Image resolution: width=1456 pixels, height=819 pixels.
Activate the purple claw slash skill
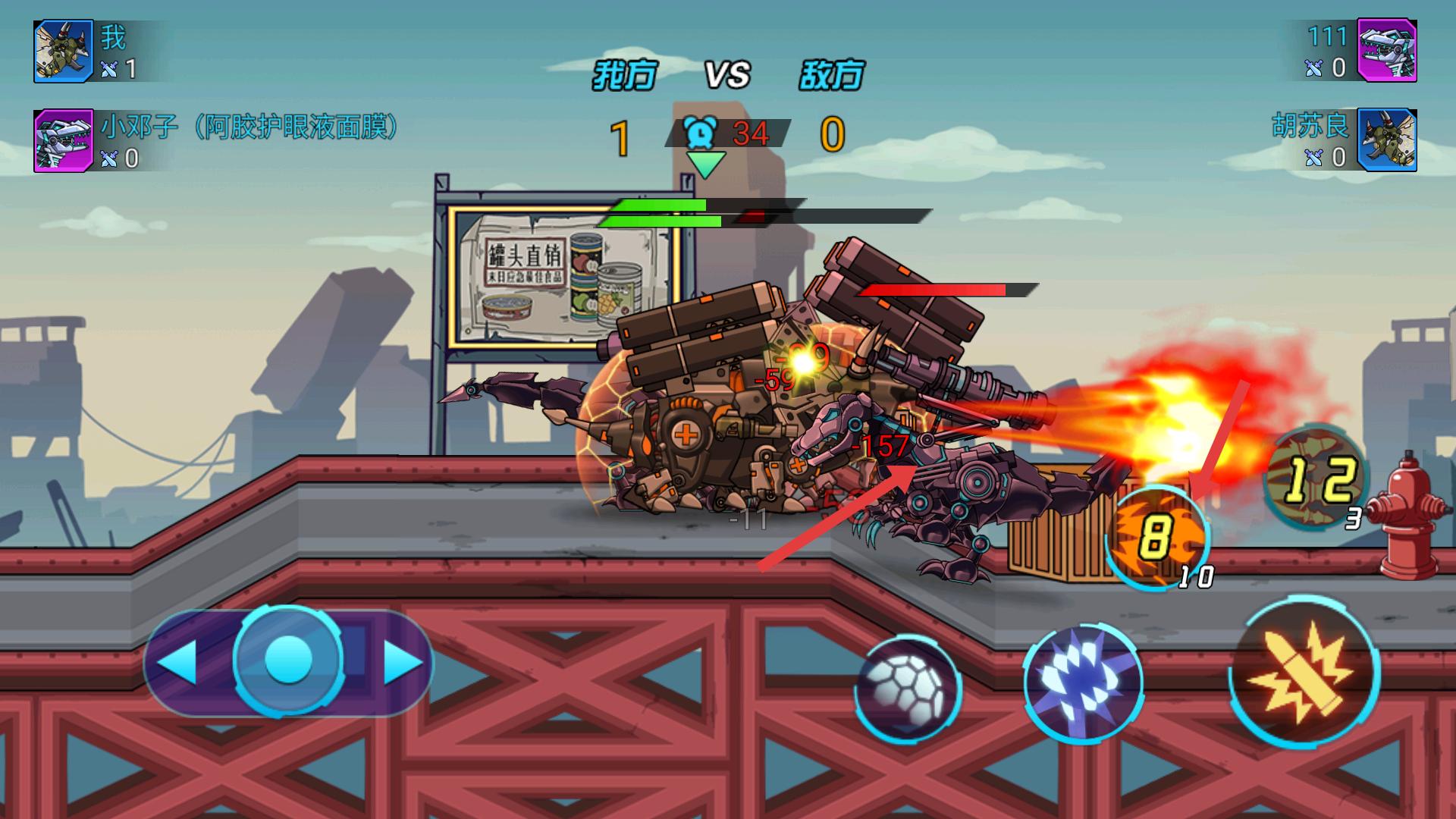[x=1083, y=682]
